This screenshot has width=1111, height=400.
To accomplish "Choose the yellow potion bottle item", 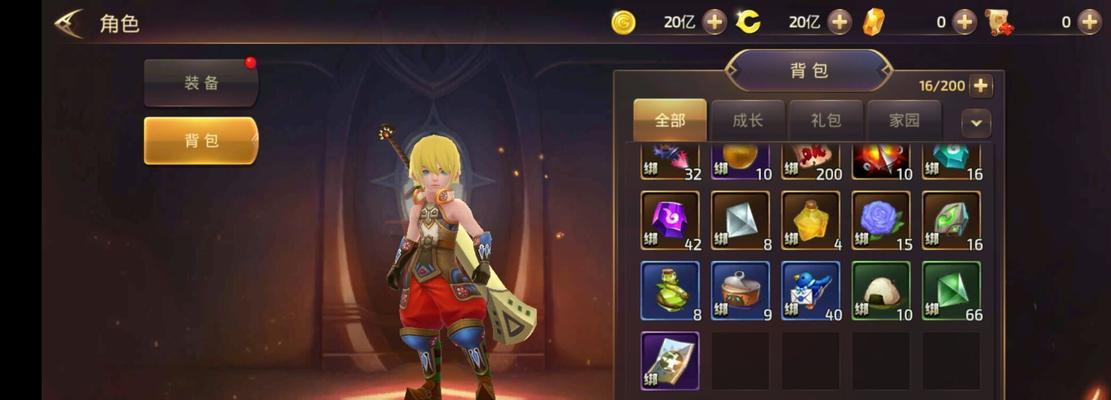I will (810, 220).
